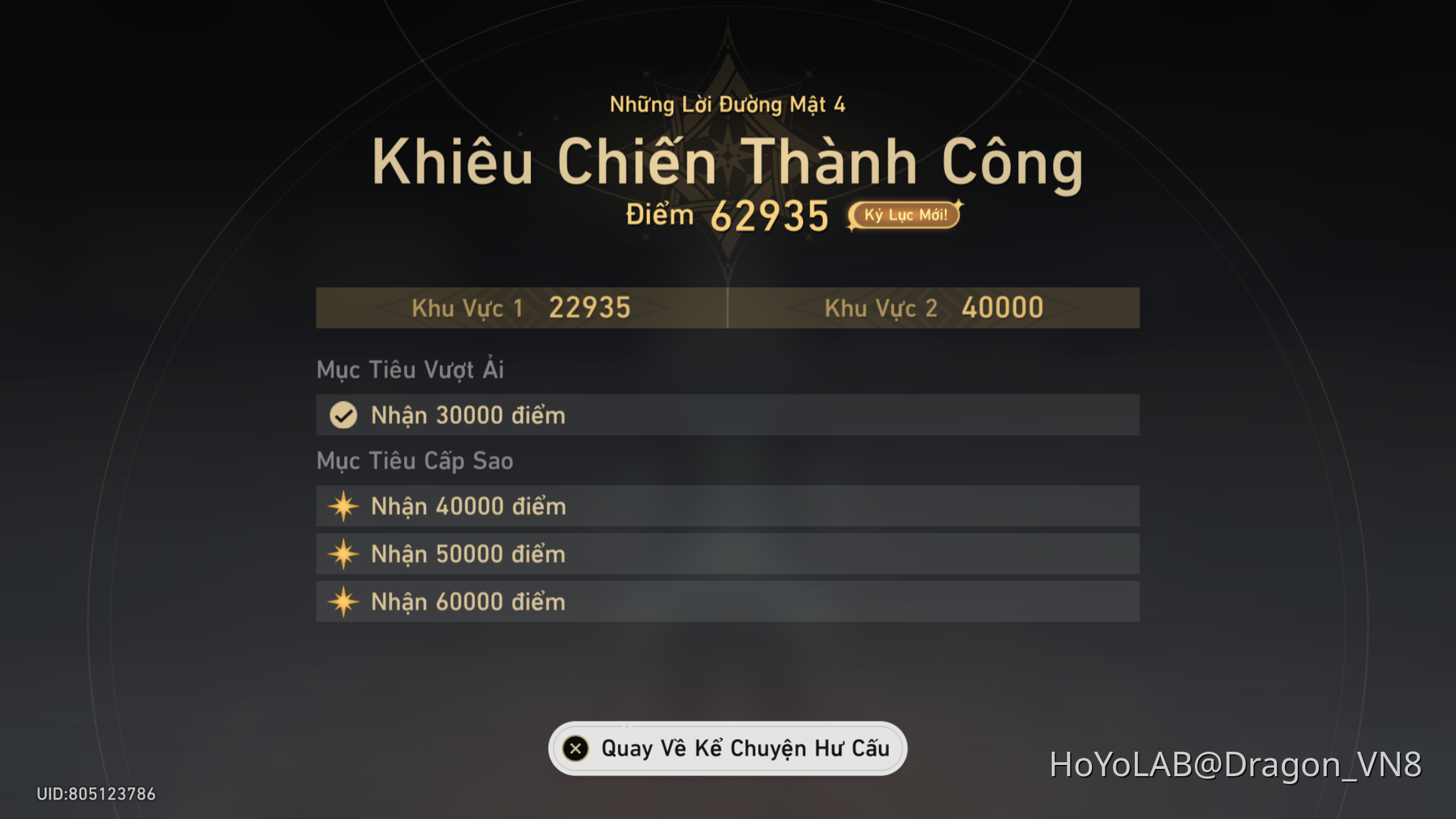Click the 62935 total score display
This screenshot has height=819, width=1456.
773,214
